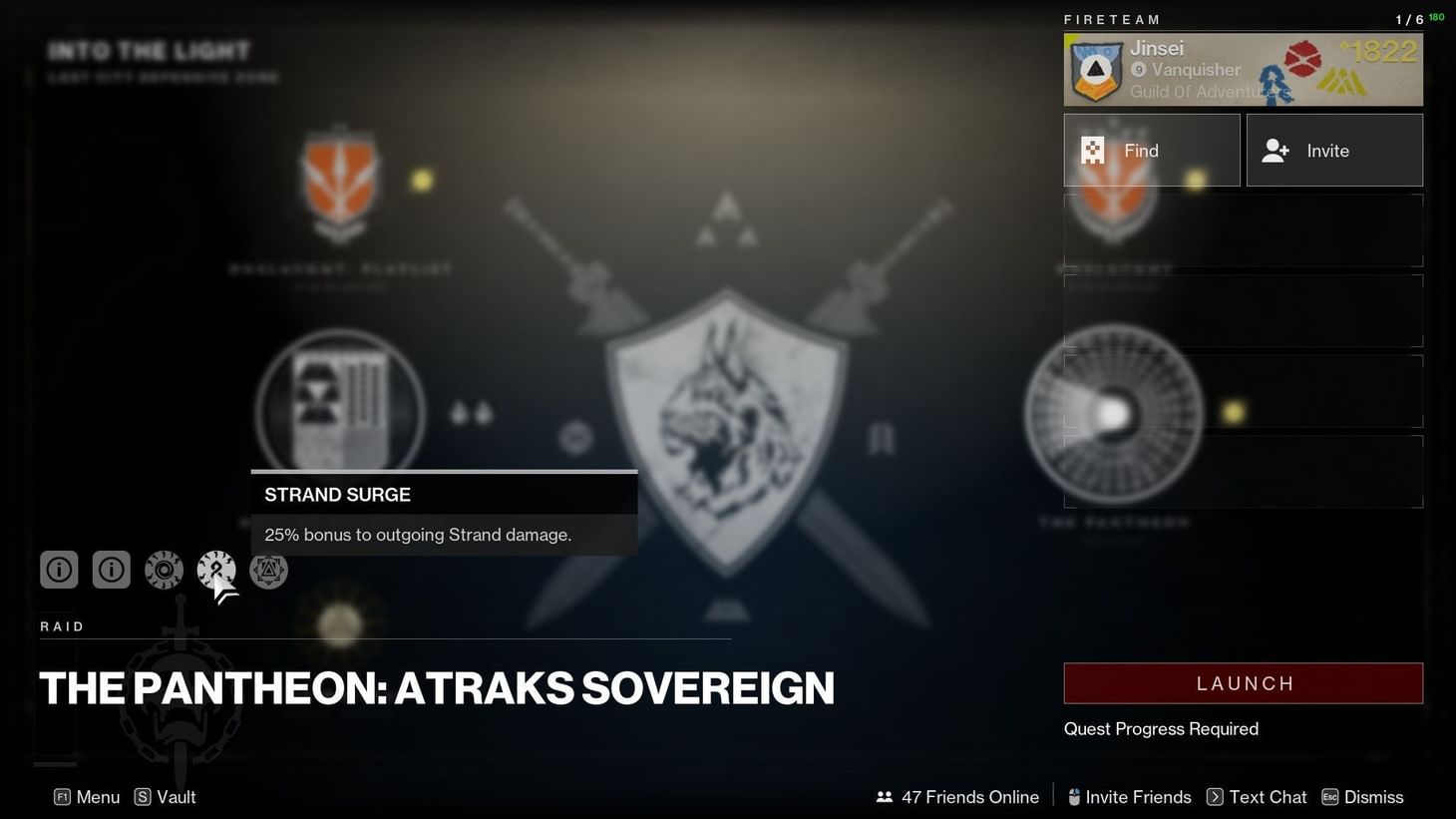
Task: Click the person-plus icon on the Invite button
Action: pos(1274,150)
